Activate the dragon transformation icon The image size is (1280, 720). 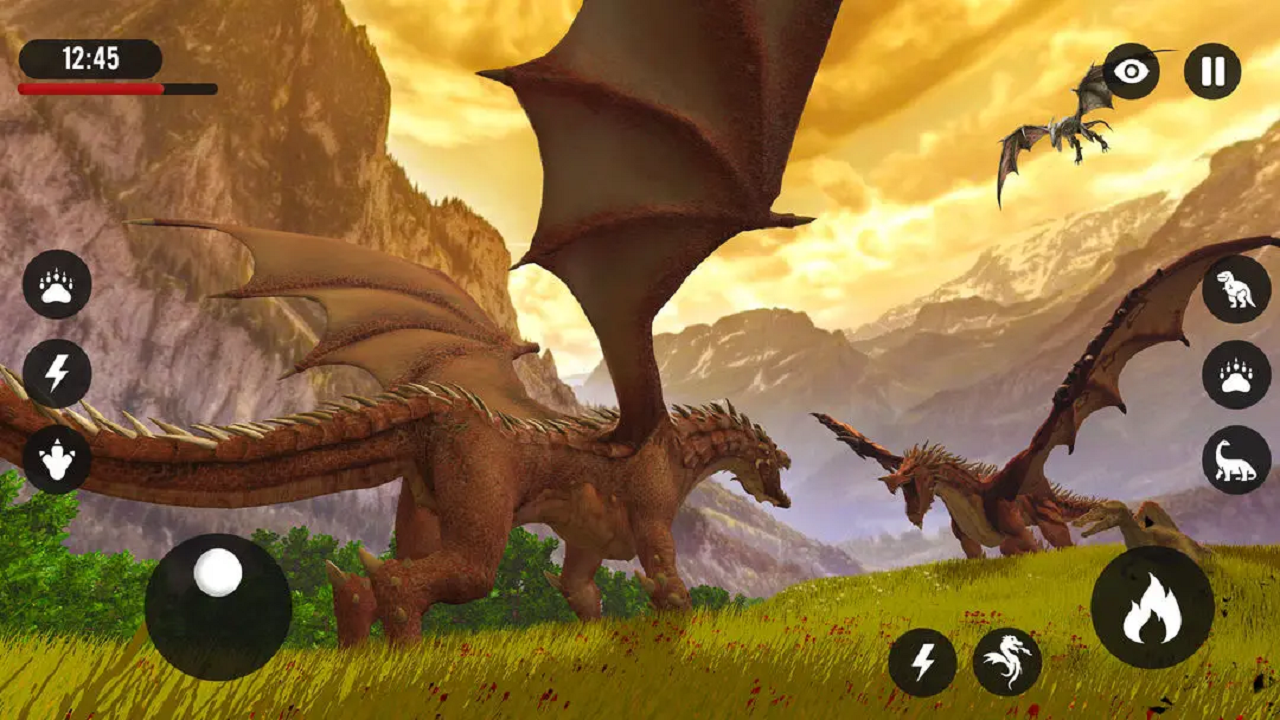(x=1009, y=659)
